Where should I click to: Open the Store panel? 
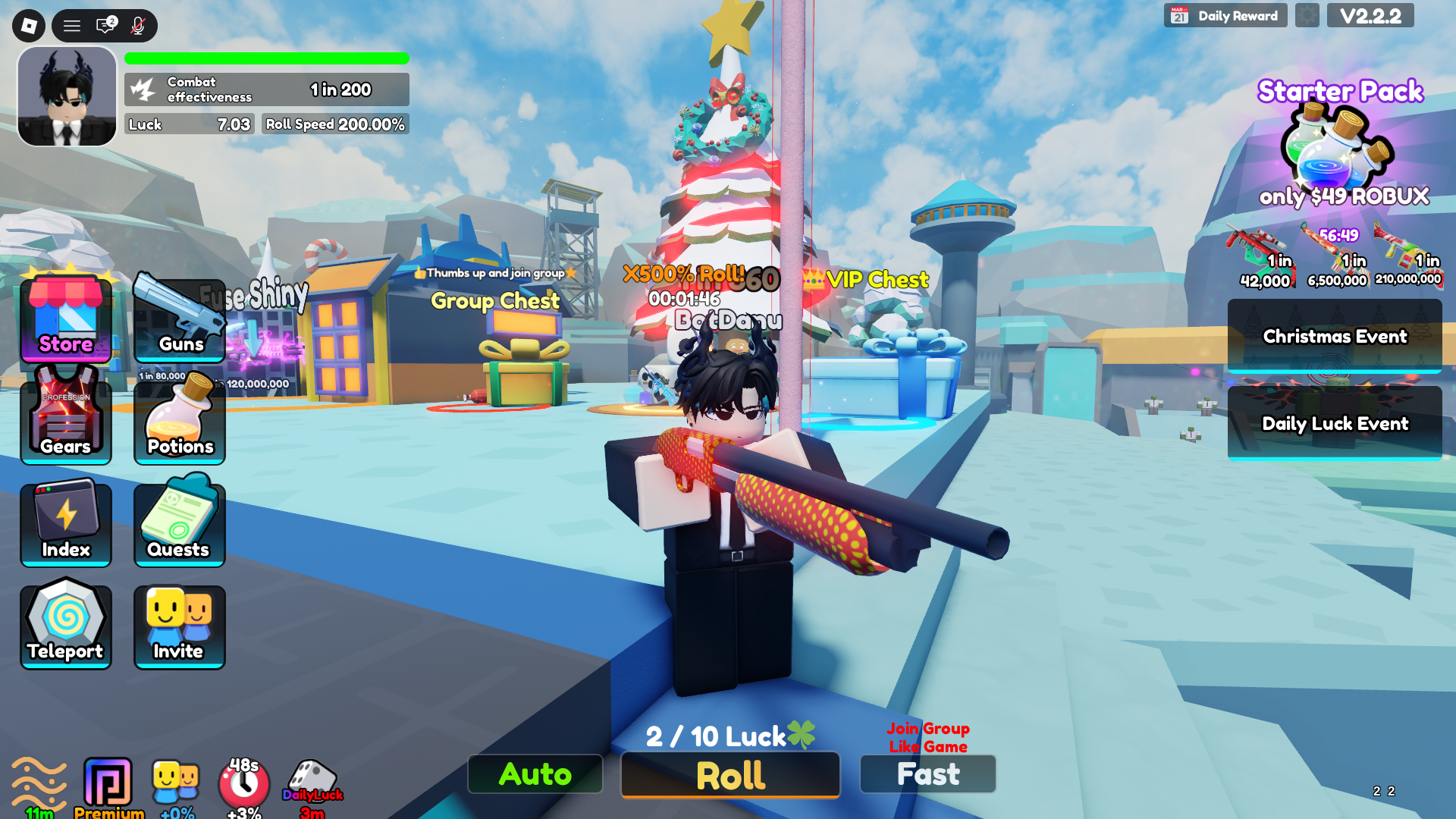[x=66, y=318]
